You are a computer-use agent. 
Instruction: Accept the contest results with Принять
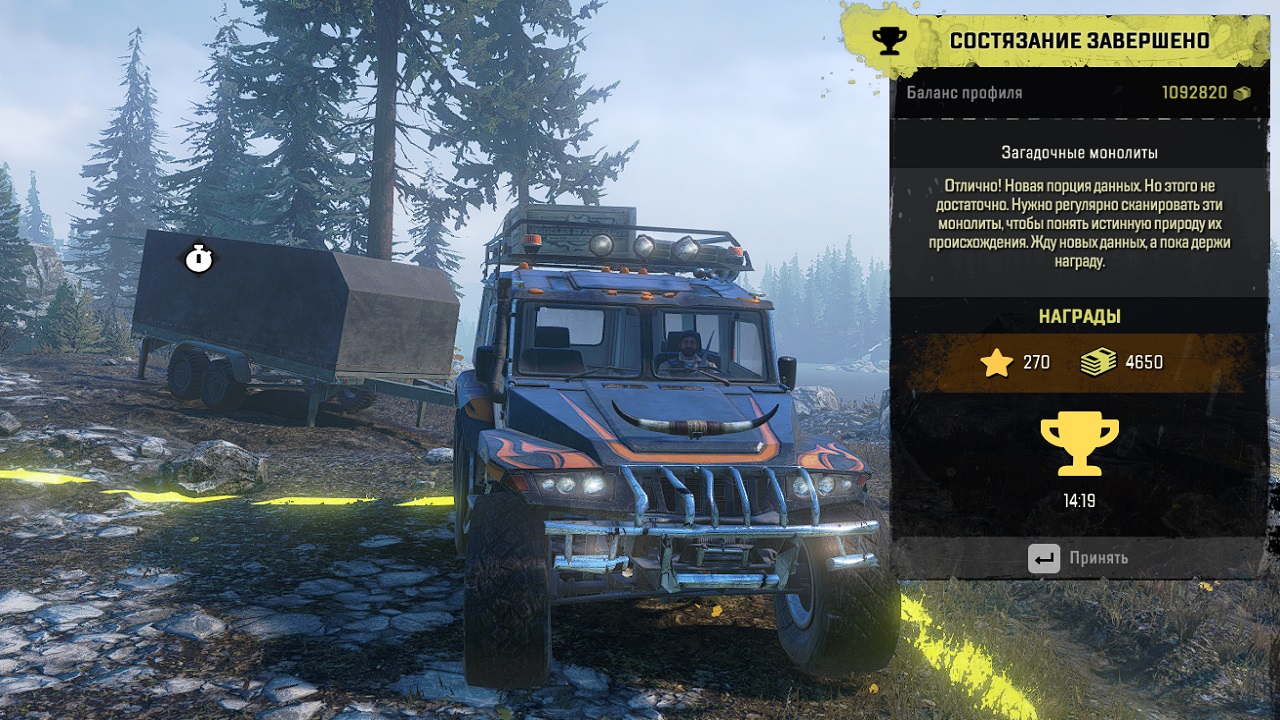point(1079,558)
